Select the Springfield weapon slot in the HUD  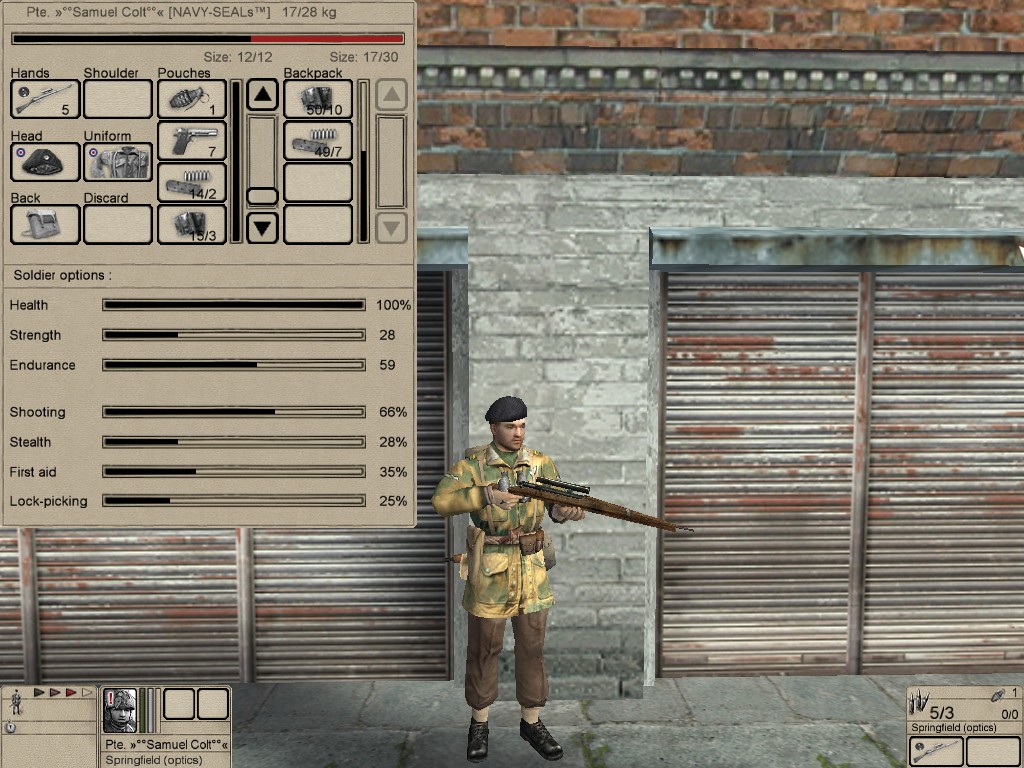(937, 752)
